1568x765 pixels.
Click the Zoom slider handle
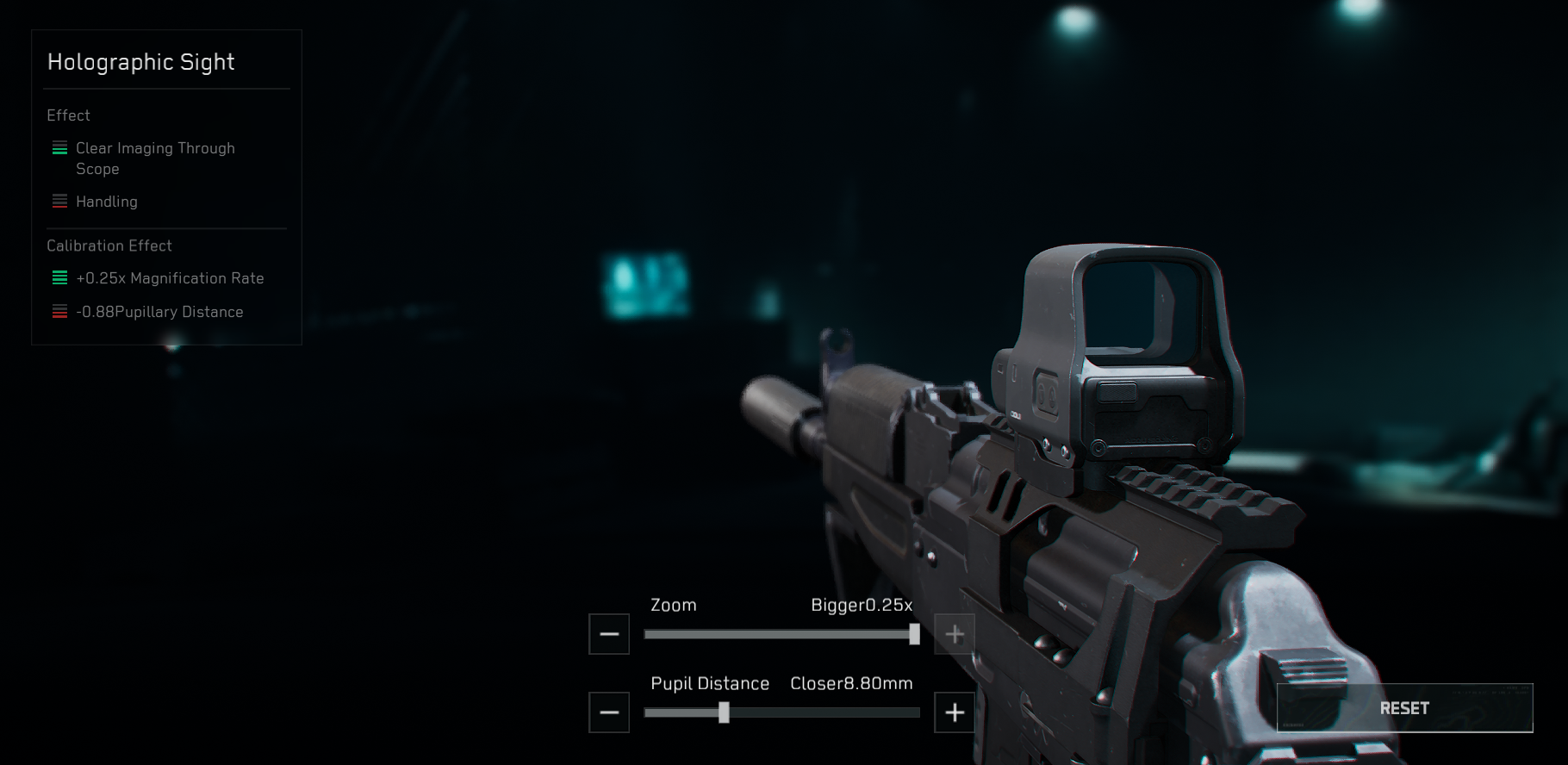pyautogui.click(x=914, y=635)
